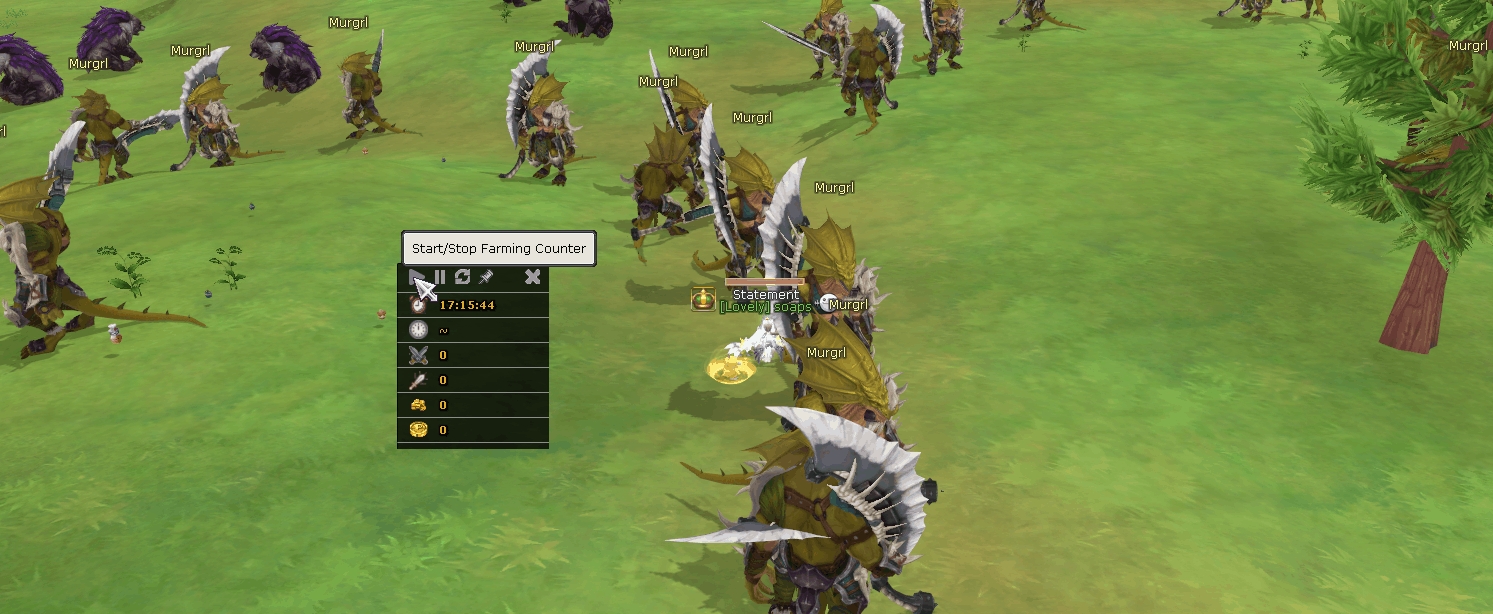Viewport: 1493px width, 614px height.
Task: Reset the farming counter with the refresh icon
Action: pos(462,277)
